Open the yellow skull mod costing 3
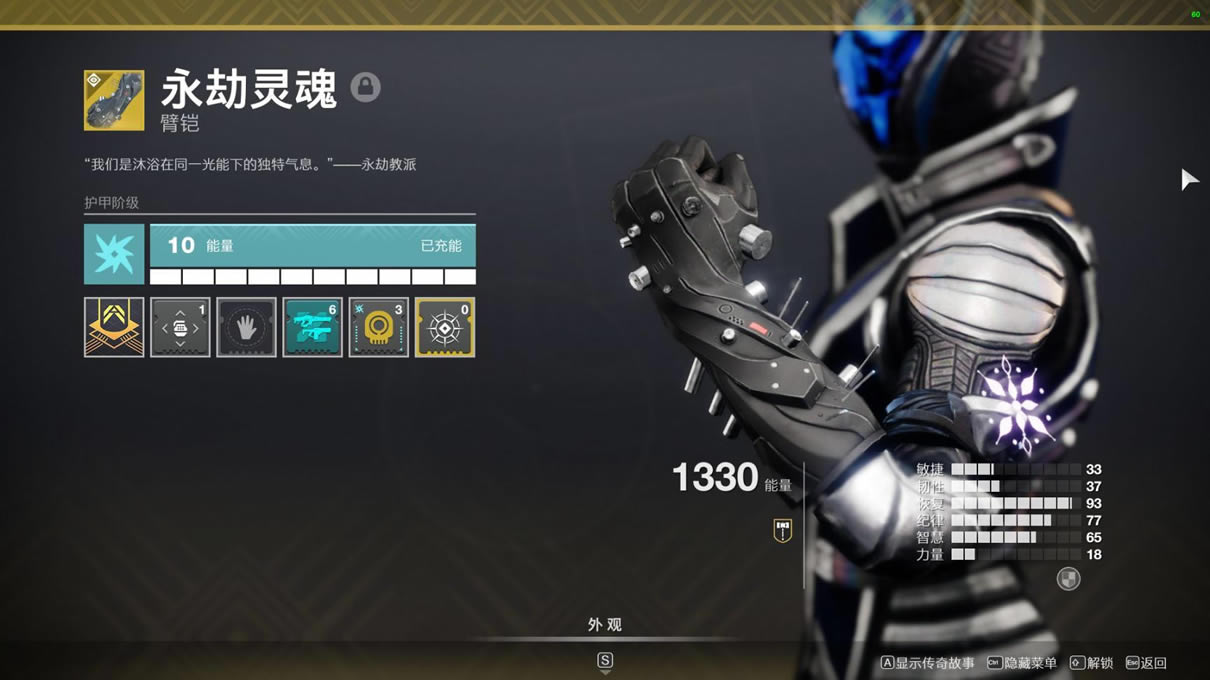The image size is (1210, 680). point(378,327)
